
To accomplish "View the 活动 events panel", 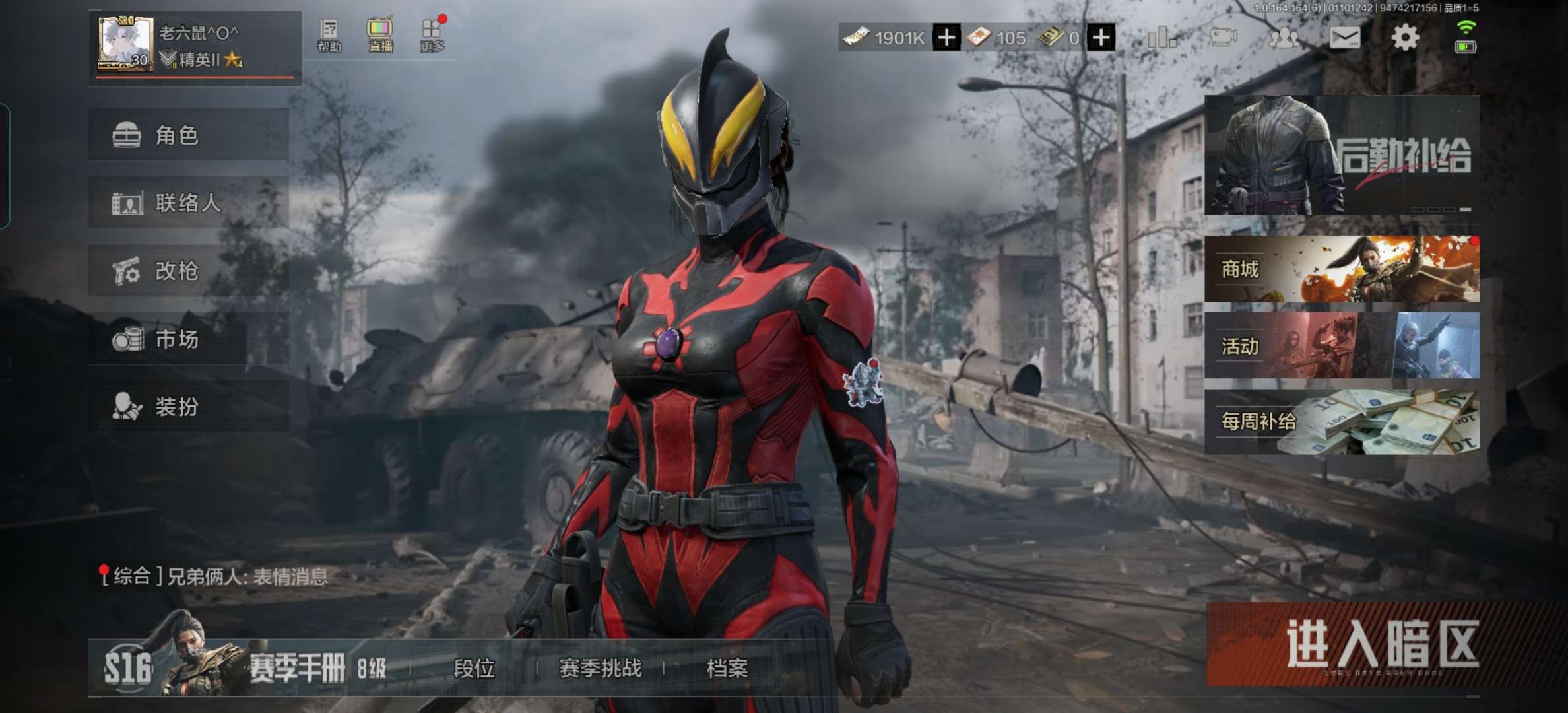I will 1342,346.
